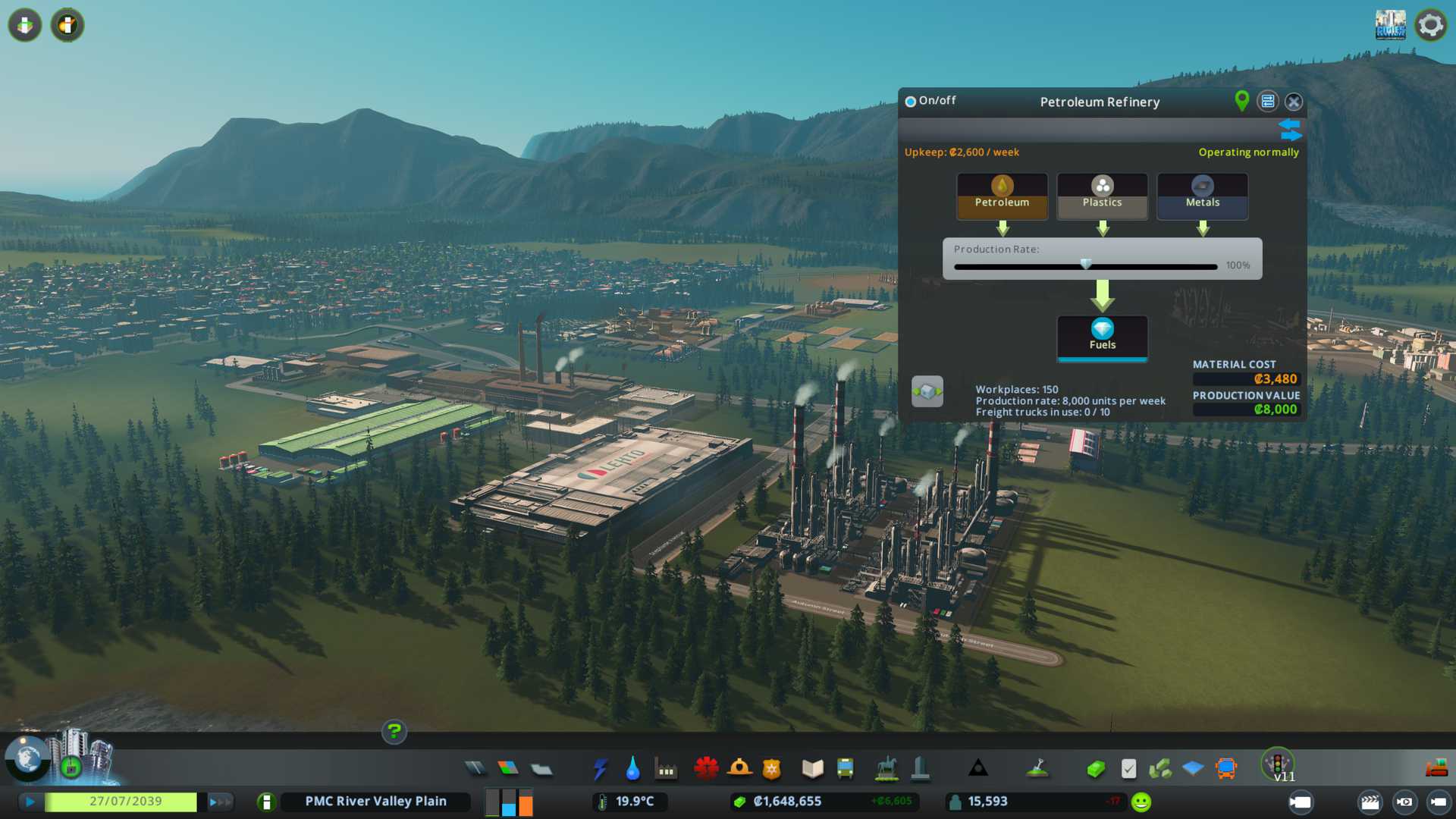Open the water droplet services menu
Viewport: 1456px width, 819px height.
point(632,769)
